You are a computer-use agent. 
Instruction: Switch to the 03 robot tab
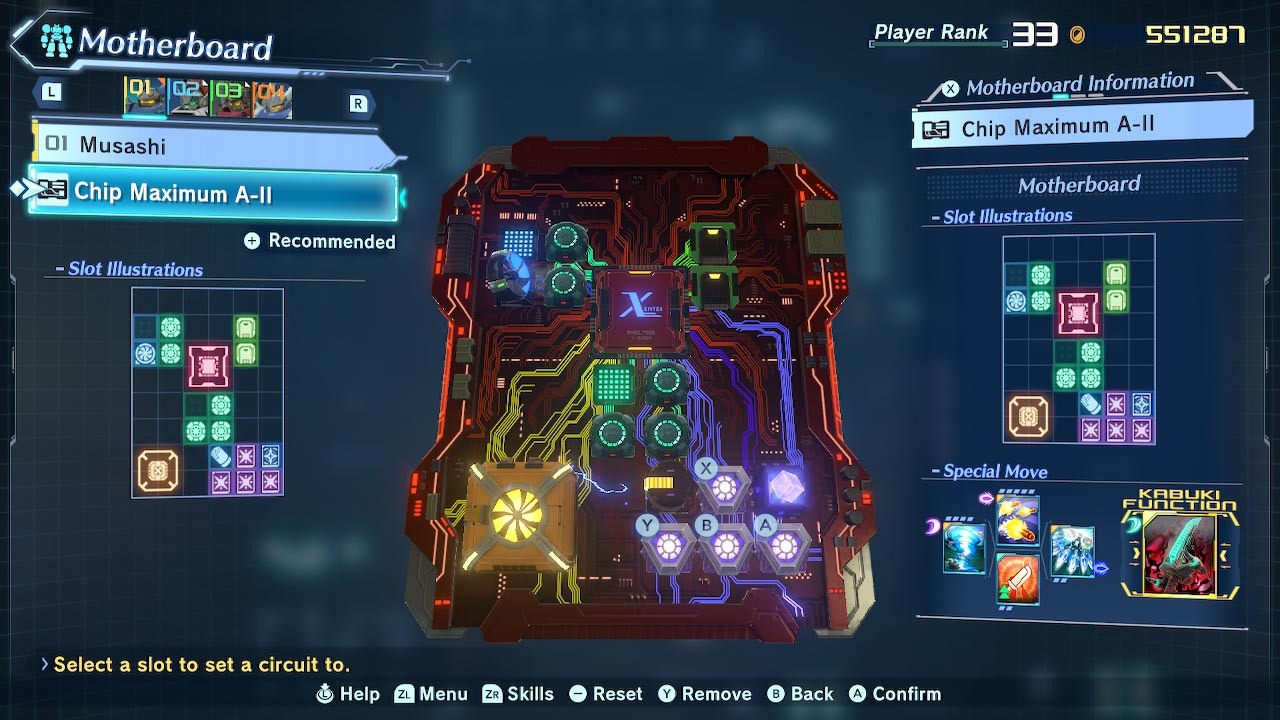pos(230,99)
